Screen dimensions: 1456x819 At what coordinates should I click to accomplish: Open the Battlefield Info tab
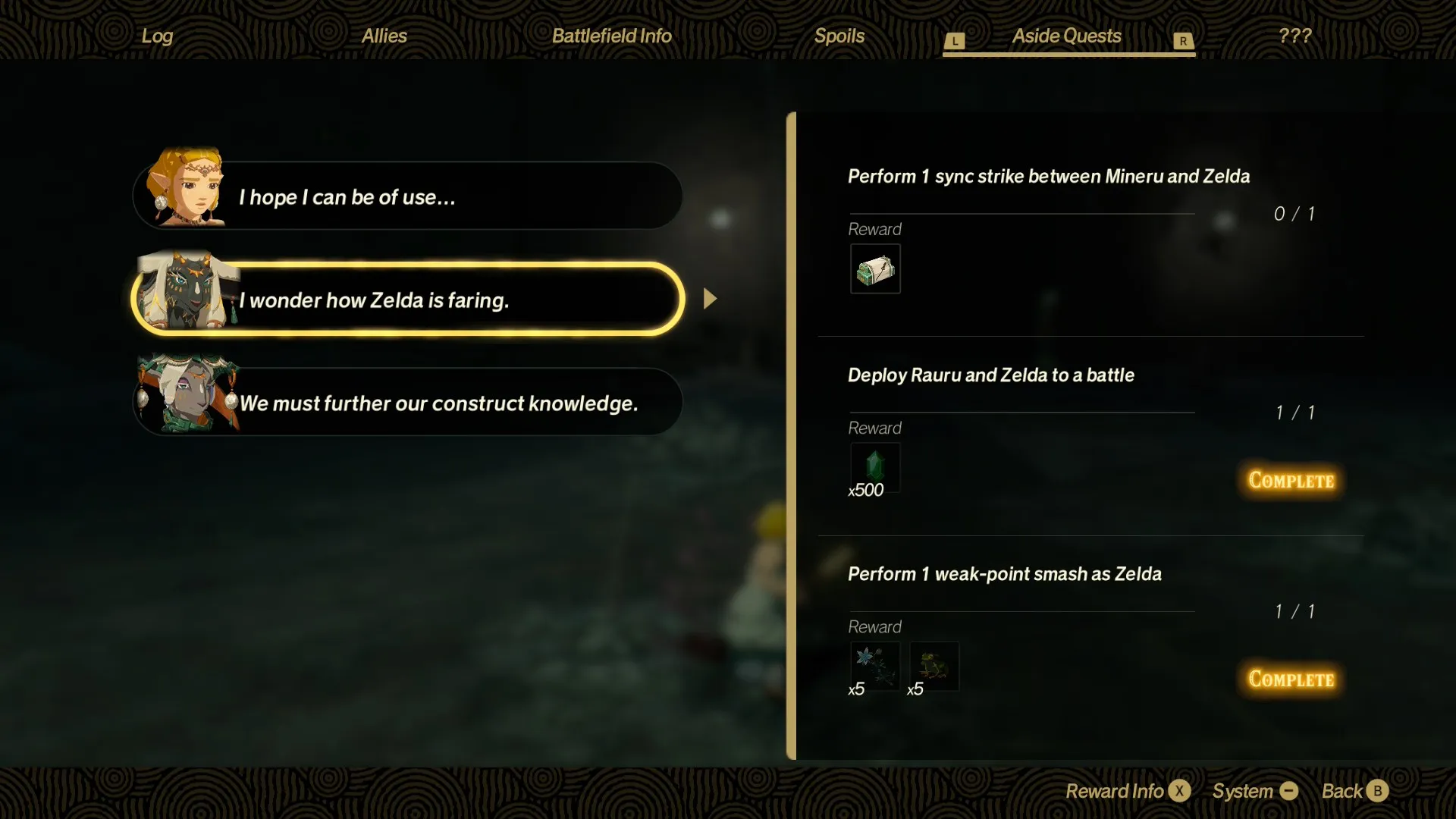point(611,35)
